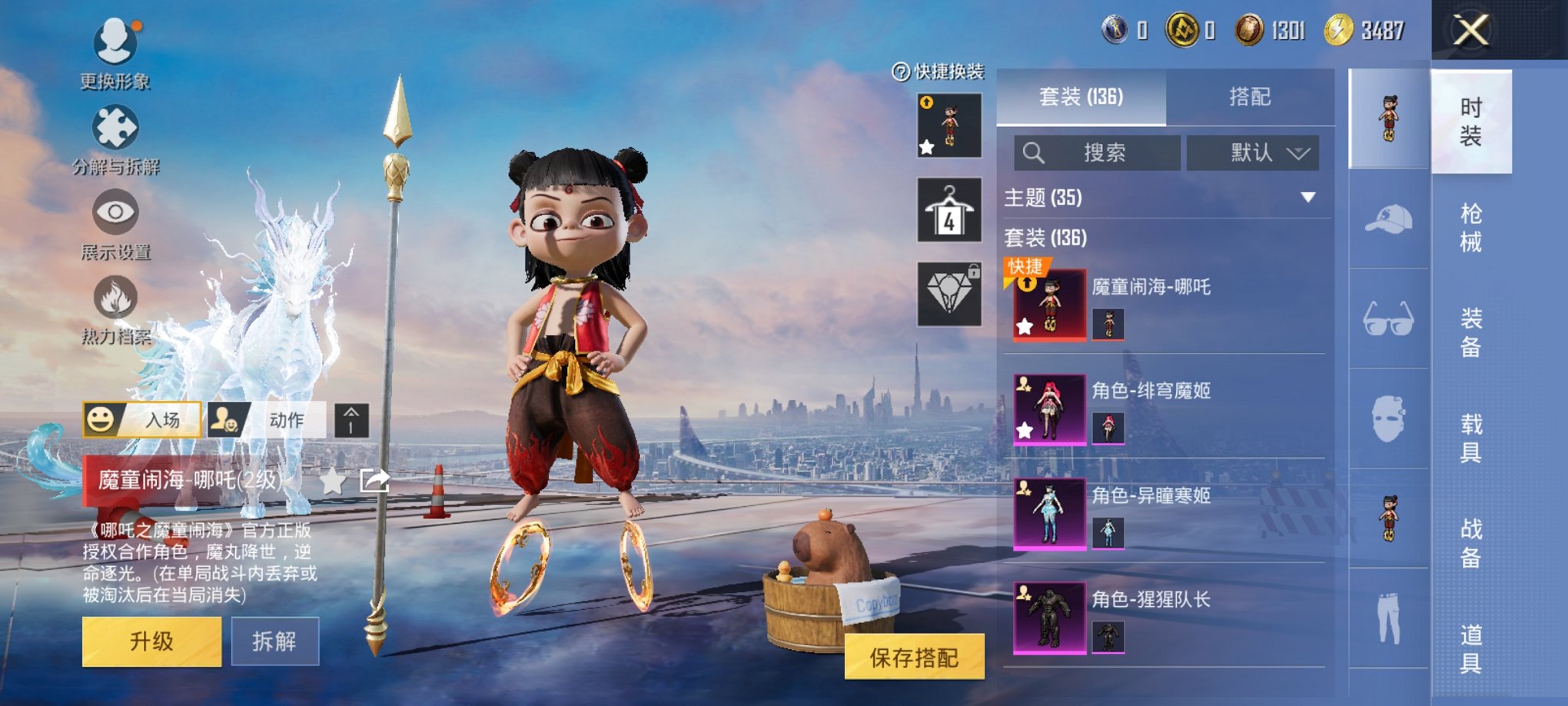This screenshot has width=1568, height=706.
Task: Toggle the favorite star on 魔童闹海-哪吒 set
Action: coord(1025,326)
